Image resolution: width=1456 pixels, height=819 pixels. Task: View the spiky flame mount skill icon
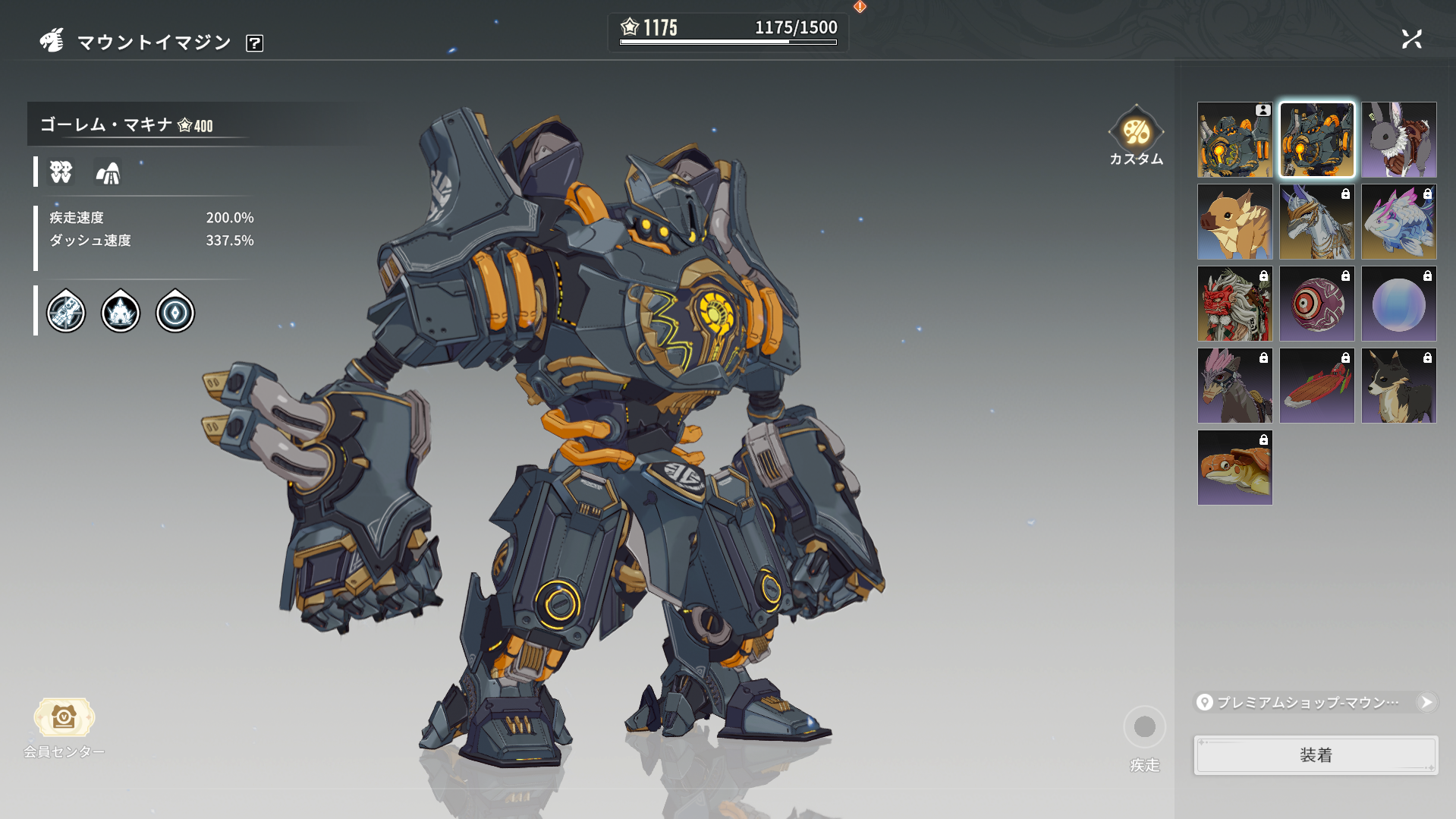pos(121,312)
